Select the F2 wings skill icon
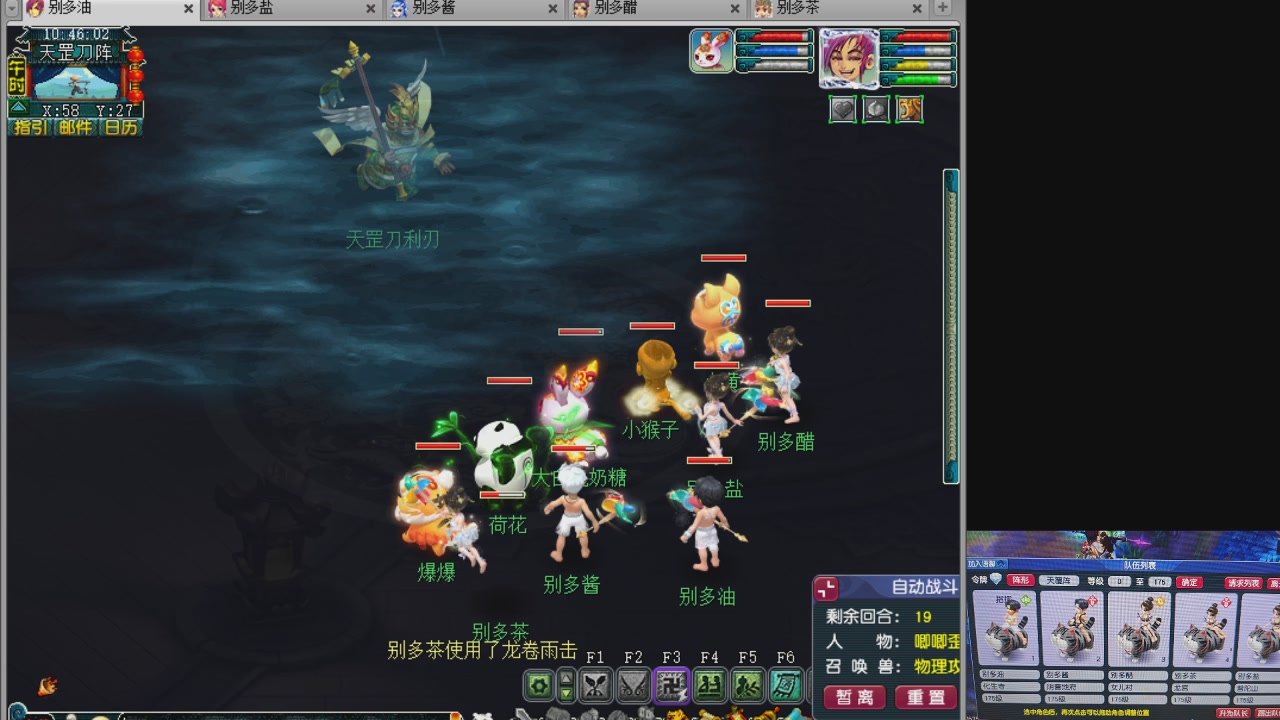This screenshot has width=1280, height=720. 632,686
